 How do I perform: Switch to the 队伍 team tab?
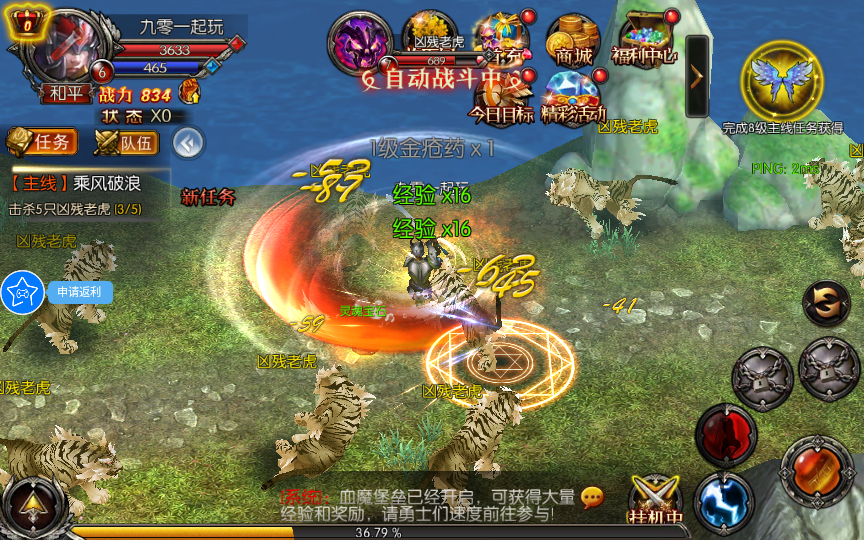(x=126, y=142)
